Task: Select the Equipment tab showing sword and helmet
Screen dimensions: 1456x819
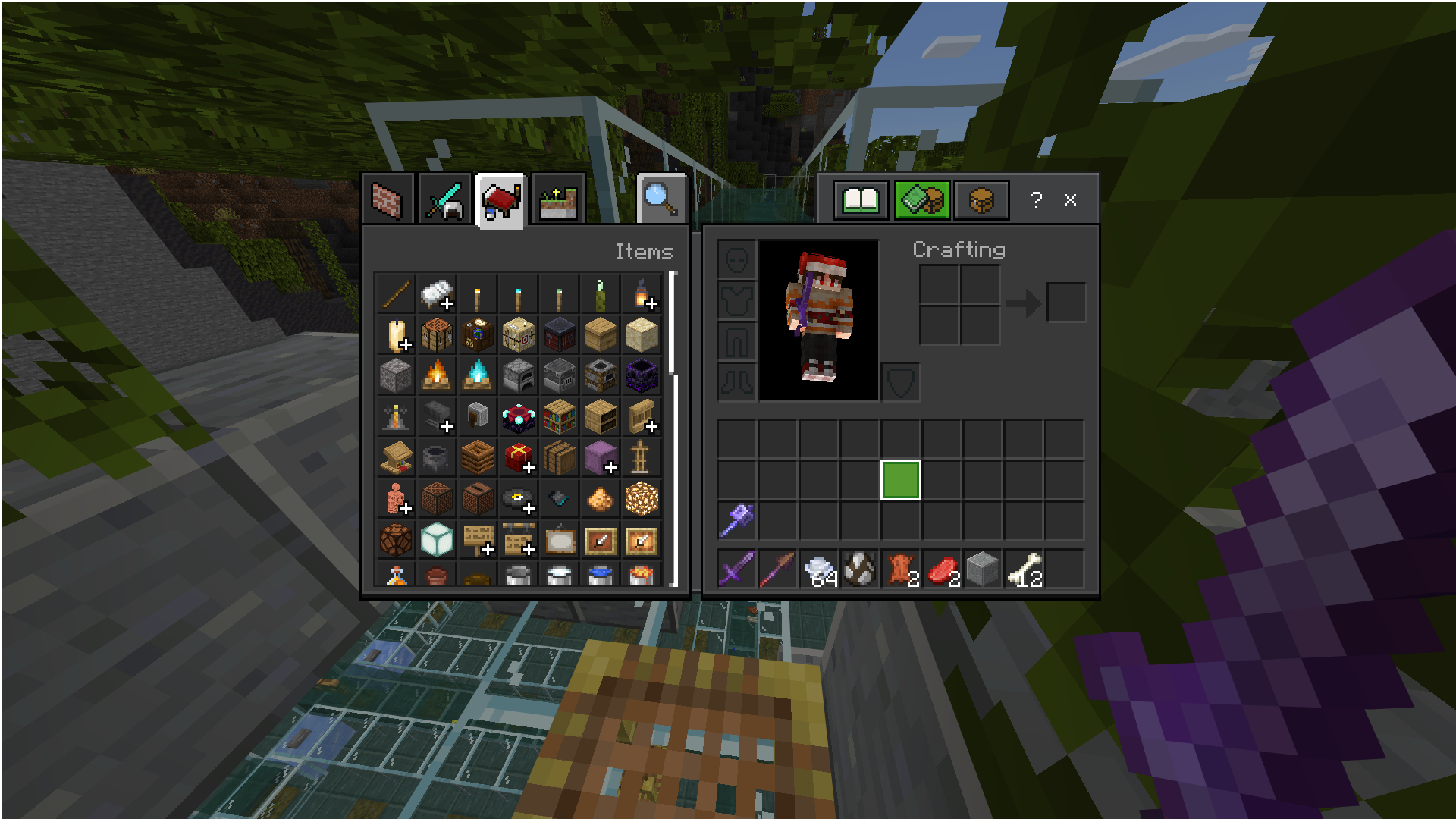Action: [444, 199]
